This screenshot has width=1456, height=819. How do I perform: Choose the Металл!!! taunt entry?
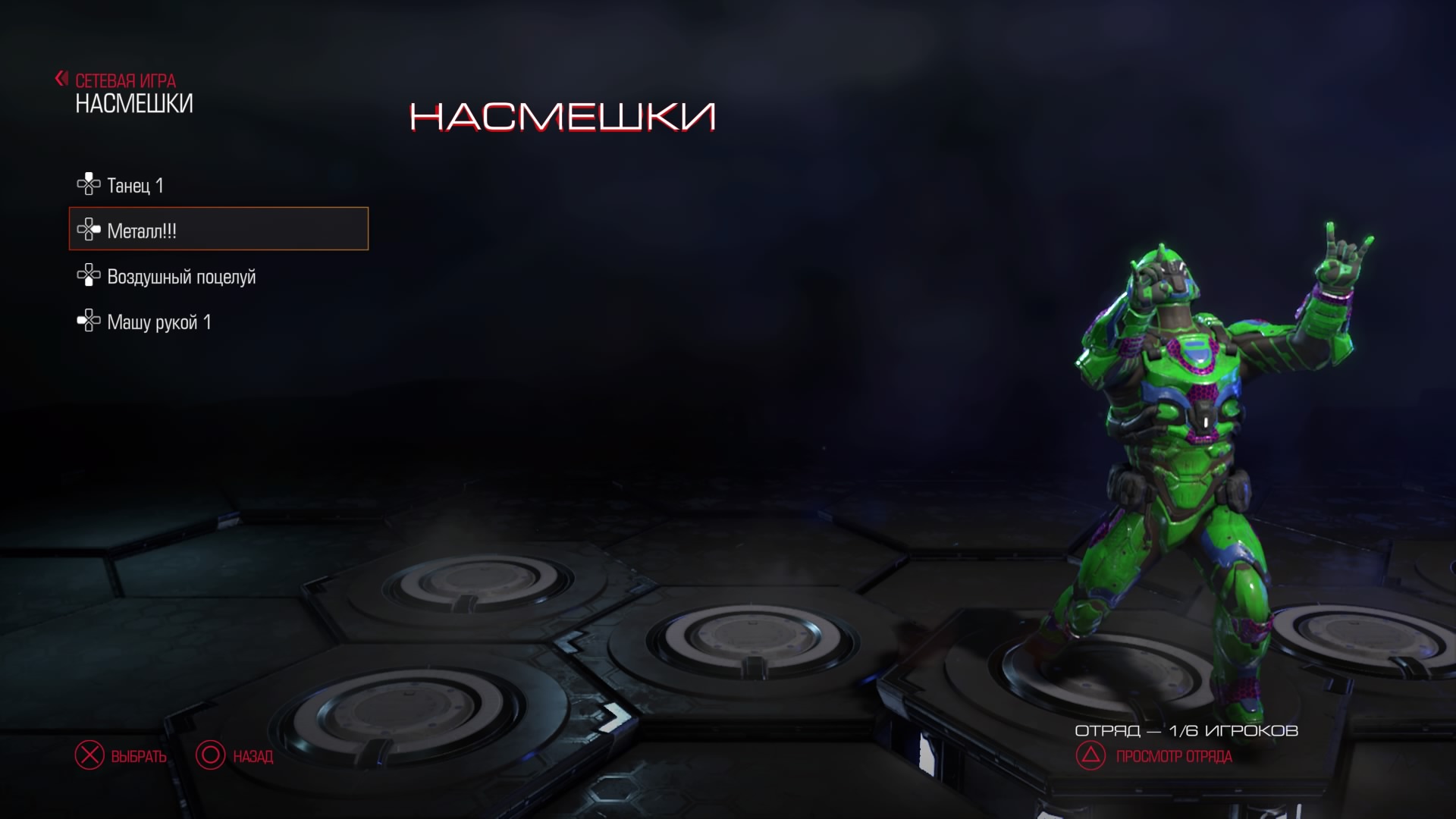coord(218,229)
